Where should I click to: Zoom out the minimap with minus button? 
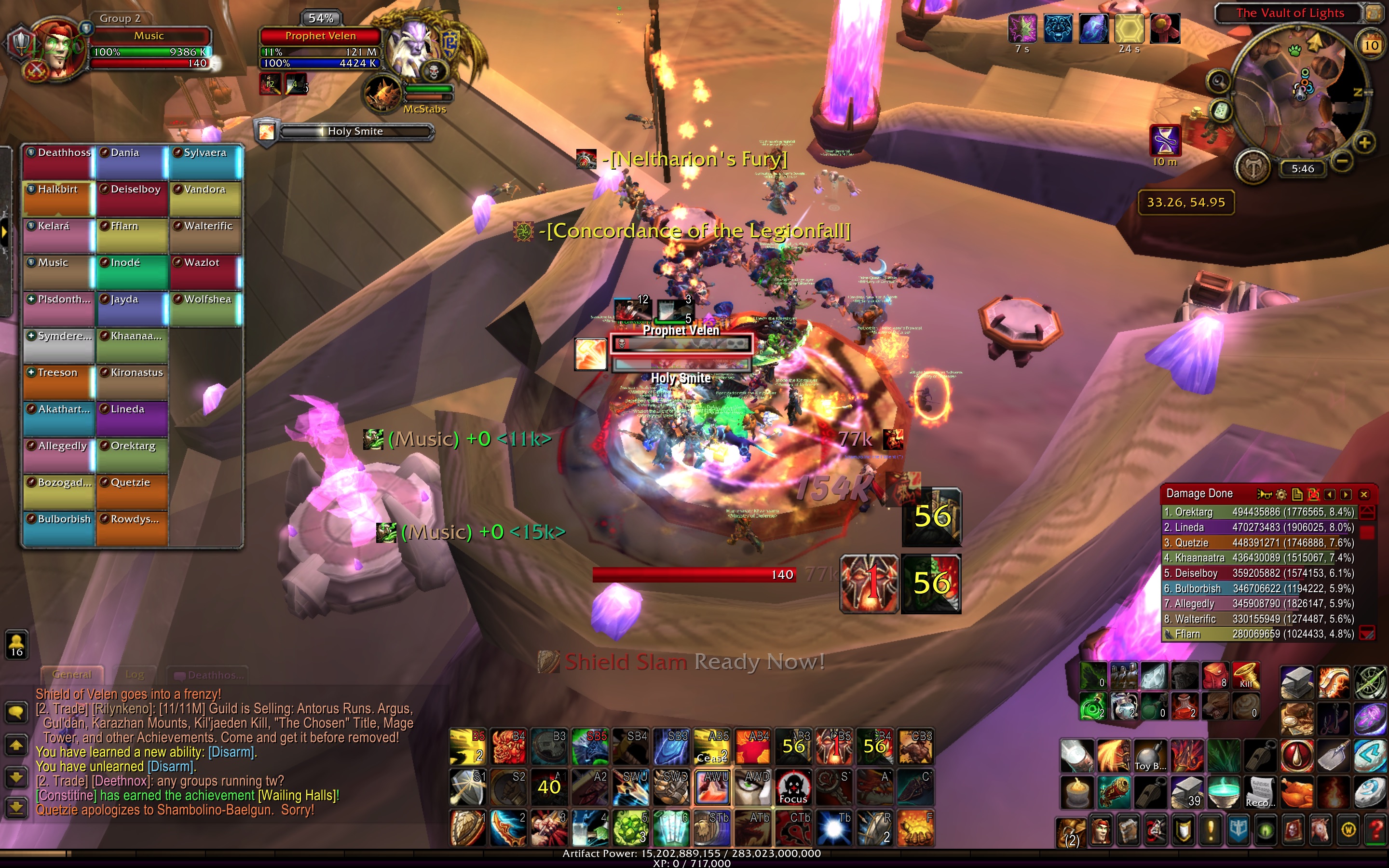tap(1342, 162)
